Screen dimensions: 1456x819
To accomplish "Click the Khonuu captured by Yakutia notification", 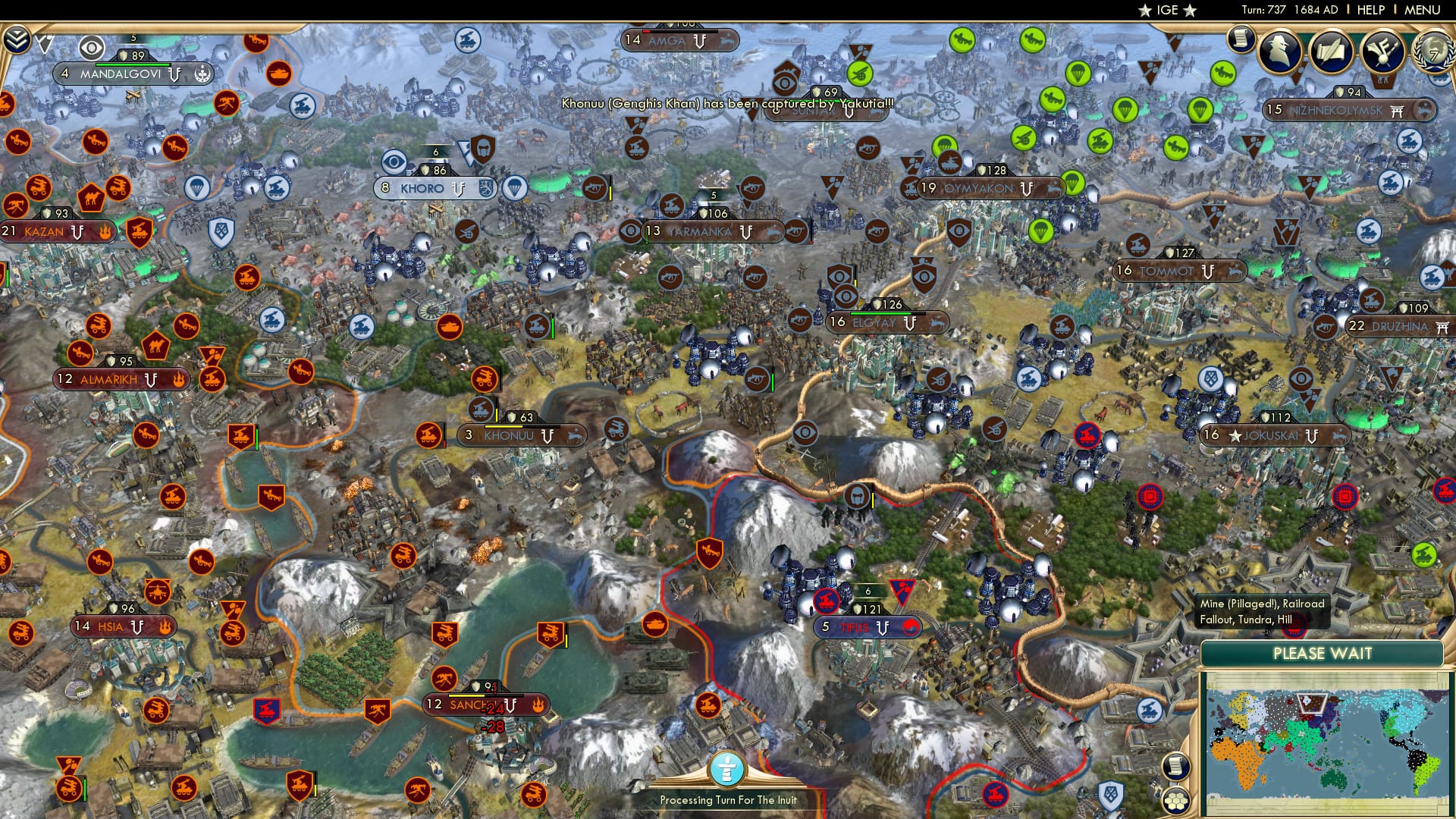I will [724, 103].
